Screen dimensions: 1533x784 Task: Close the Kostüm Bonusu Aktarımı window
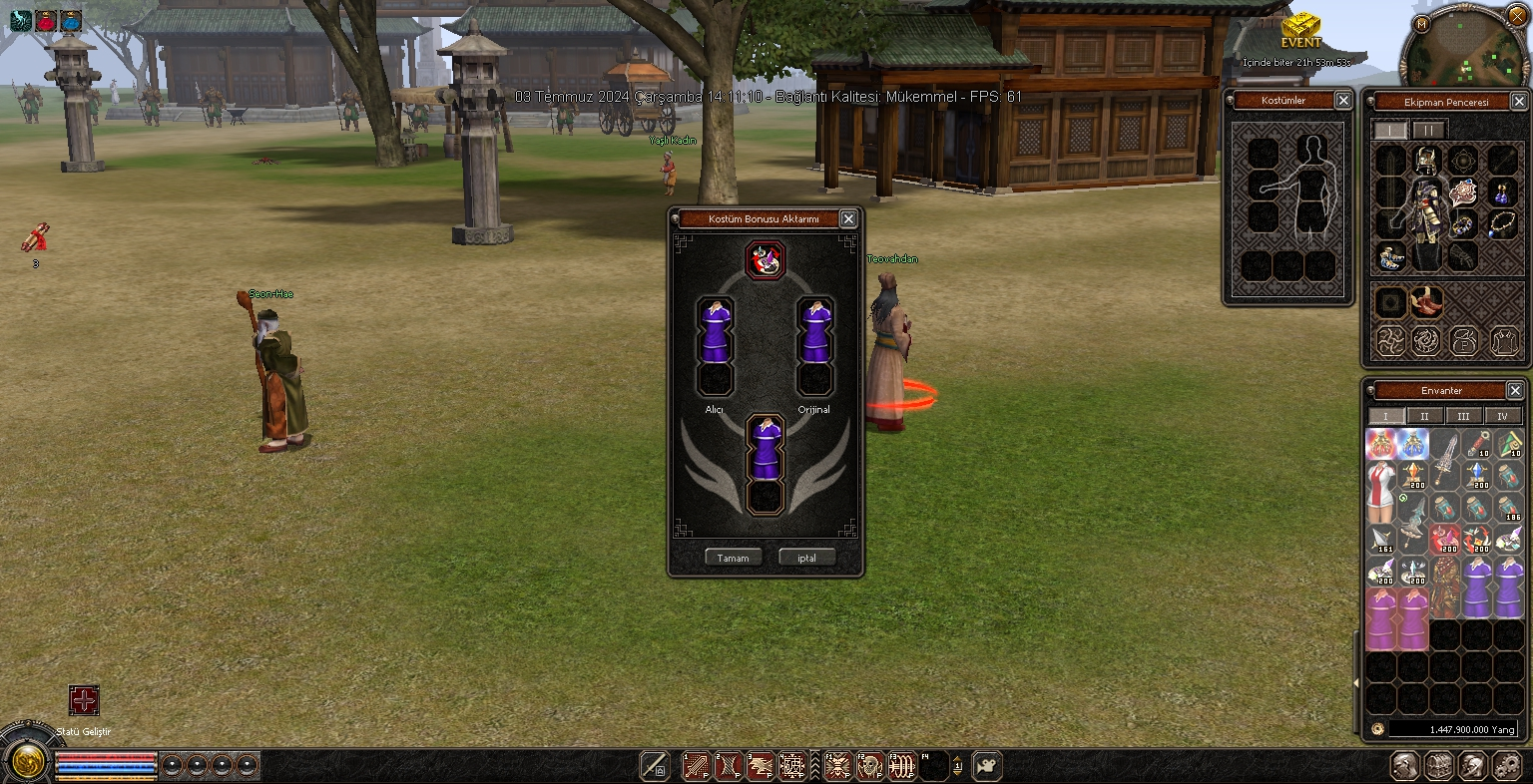pos(848,219)
